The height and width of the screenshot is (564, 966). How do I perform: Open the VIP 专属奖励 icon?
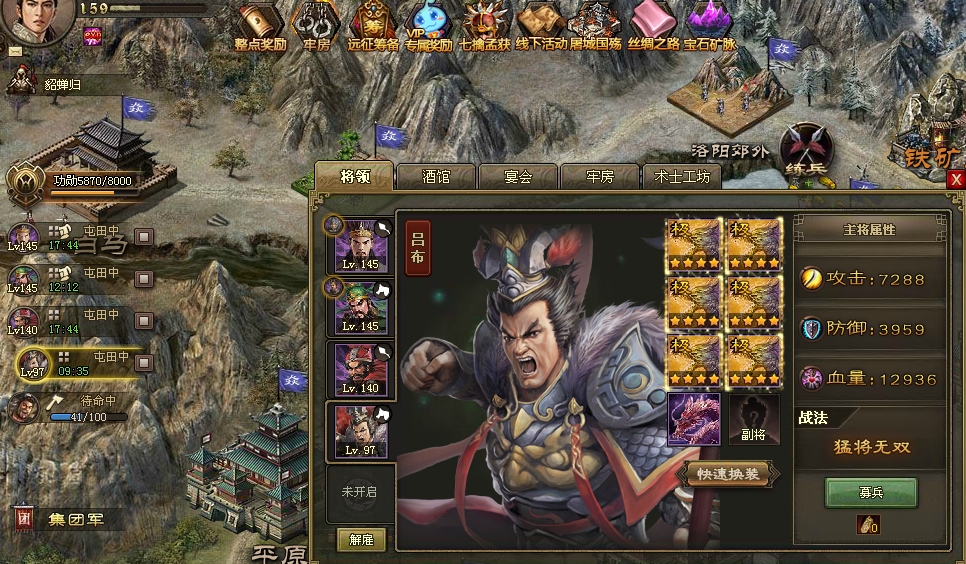(x=429, y=26)
